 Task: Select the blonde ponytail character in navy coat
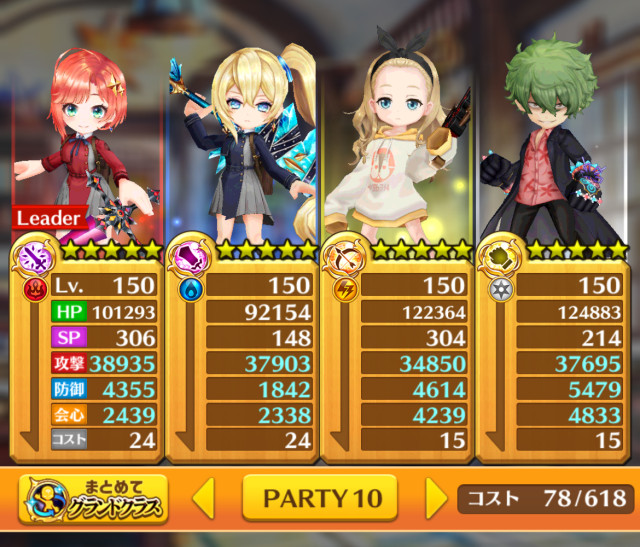coord(243,140)
